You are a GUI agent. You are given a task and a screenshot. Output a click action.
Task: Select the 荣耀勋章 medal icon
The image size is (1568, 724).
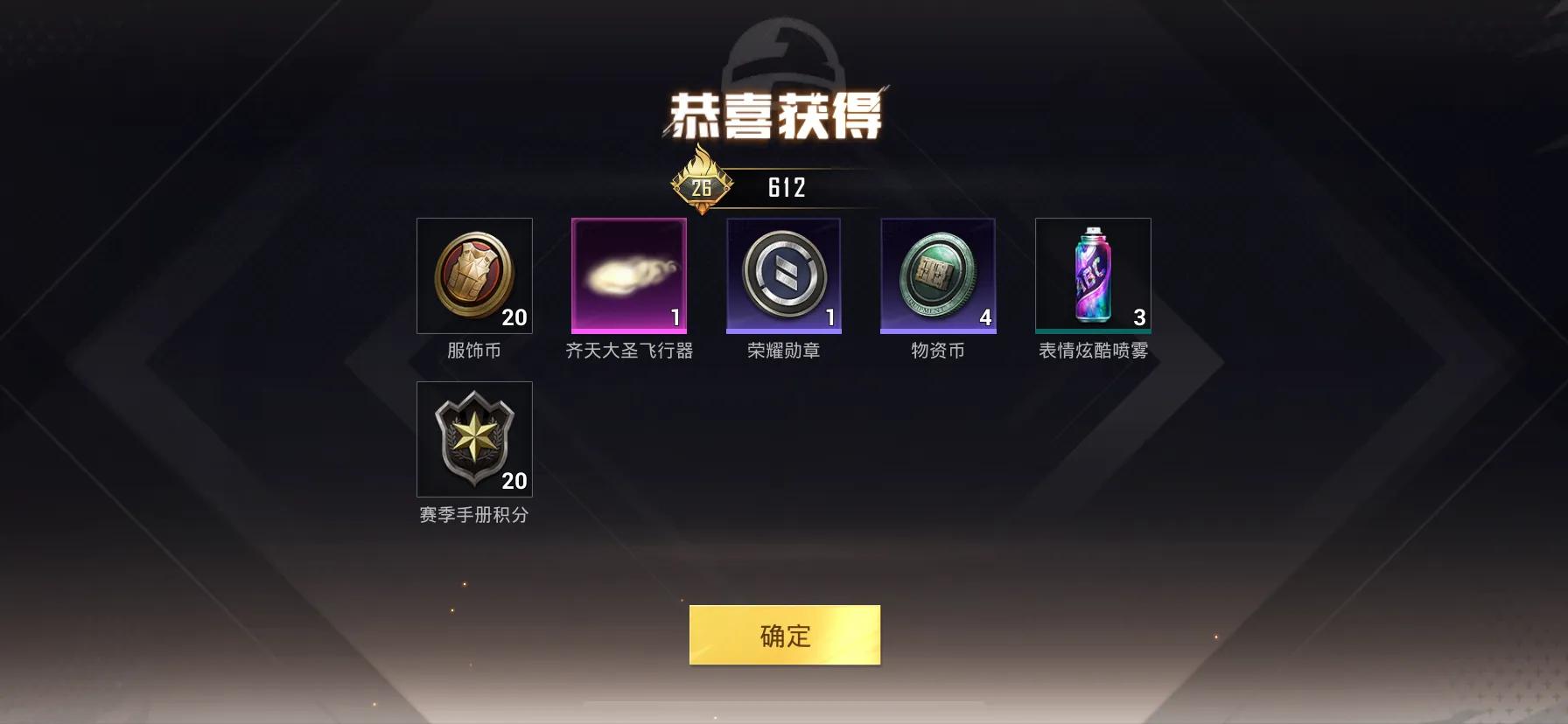tap(783, 275)
